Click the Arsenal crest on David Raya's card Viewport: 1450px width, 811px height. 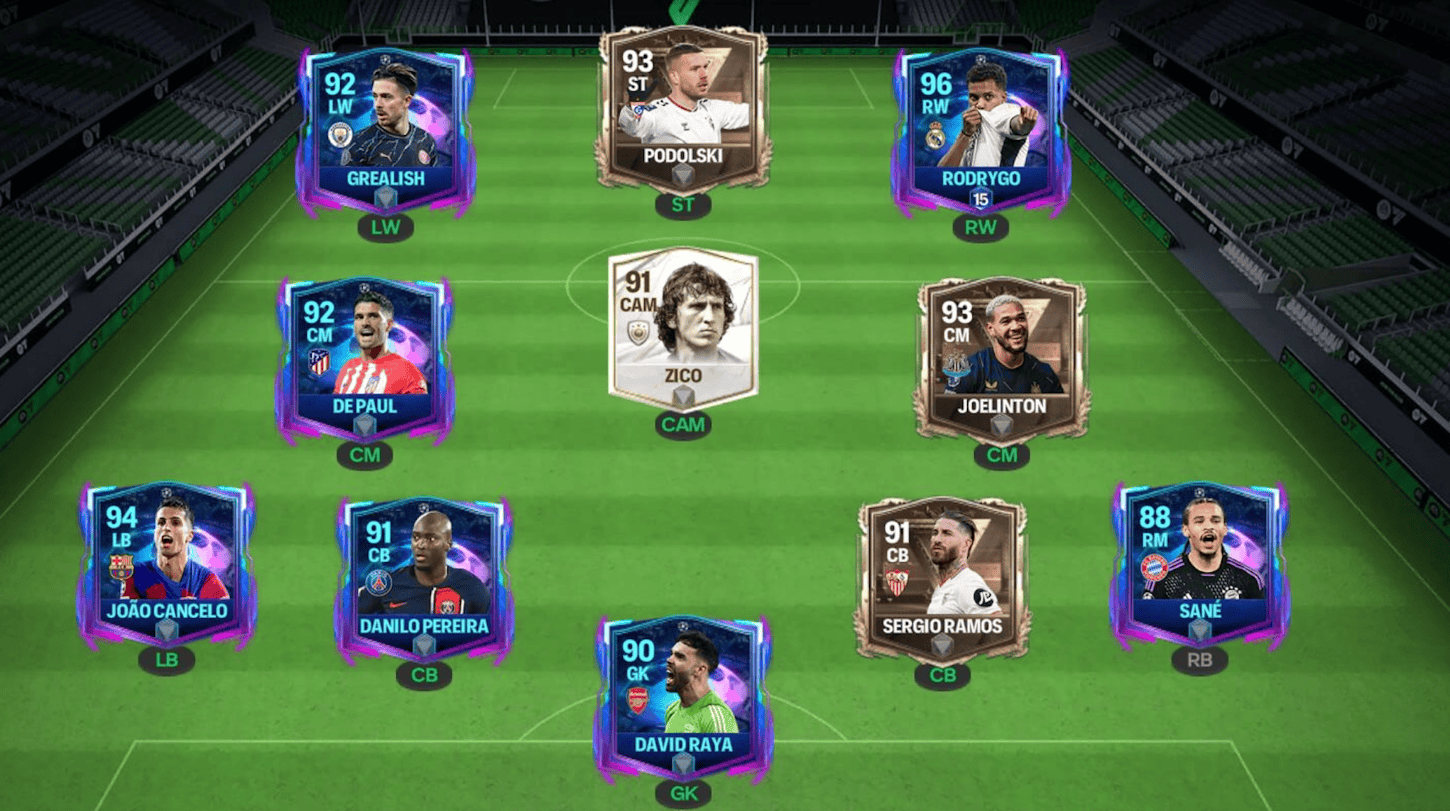pyautogui.click(x=637, y=700)
